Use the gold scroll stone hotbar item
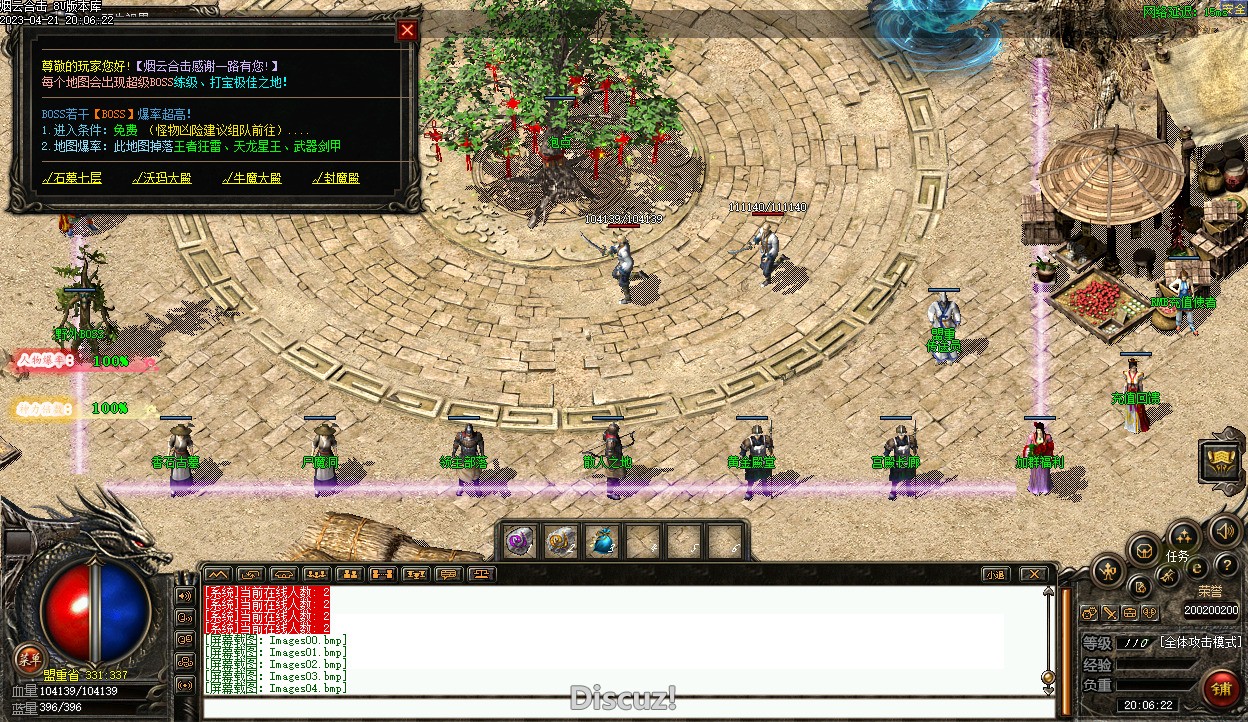The width and height of the screenshot is (1248, 722). click(561, 541)
